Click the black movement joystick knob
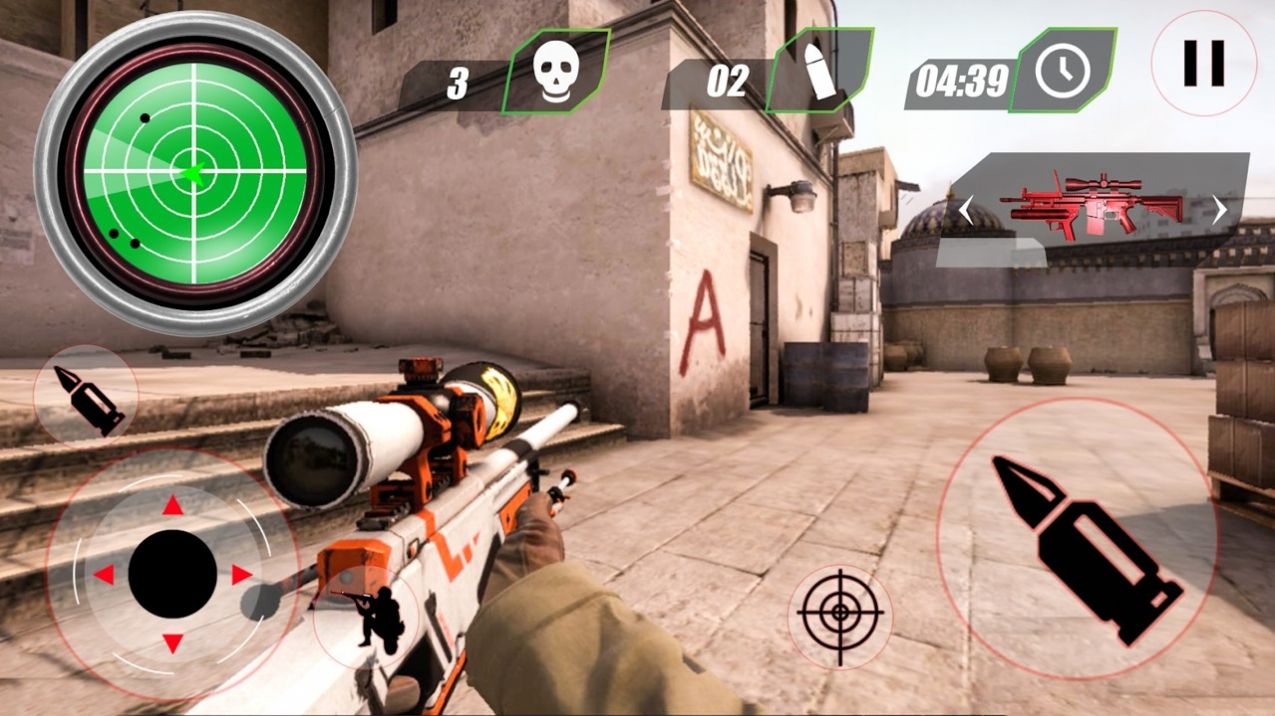This screenshot has height=716, width=1275. click(x=173, y=574)
